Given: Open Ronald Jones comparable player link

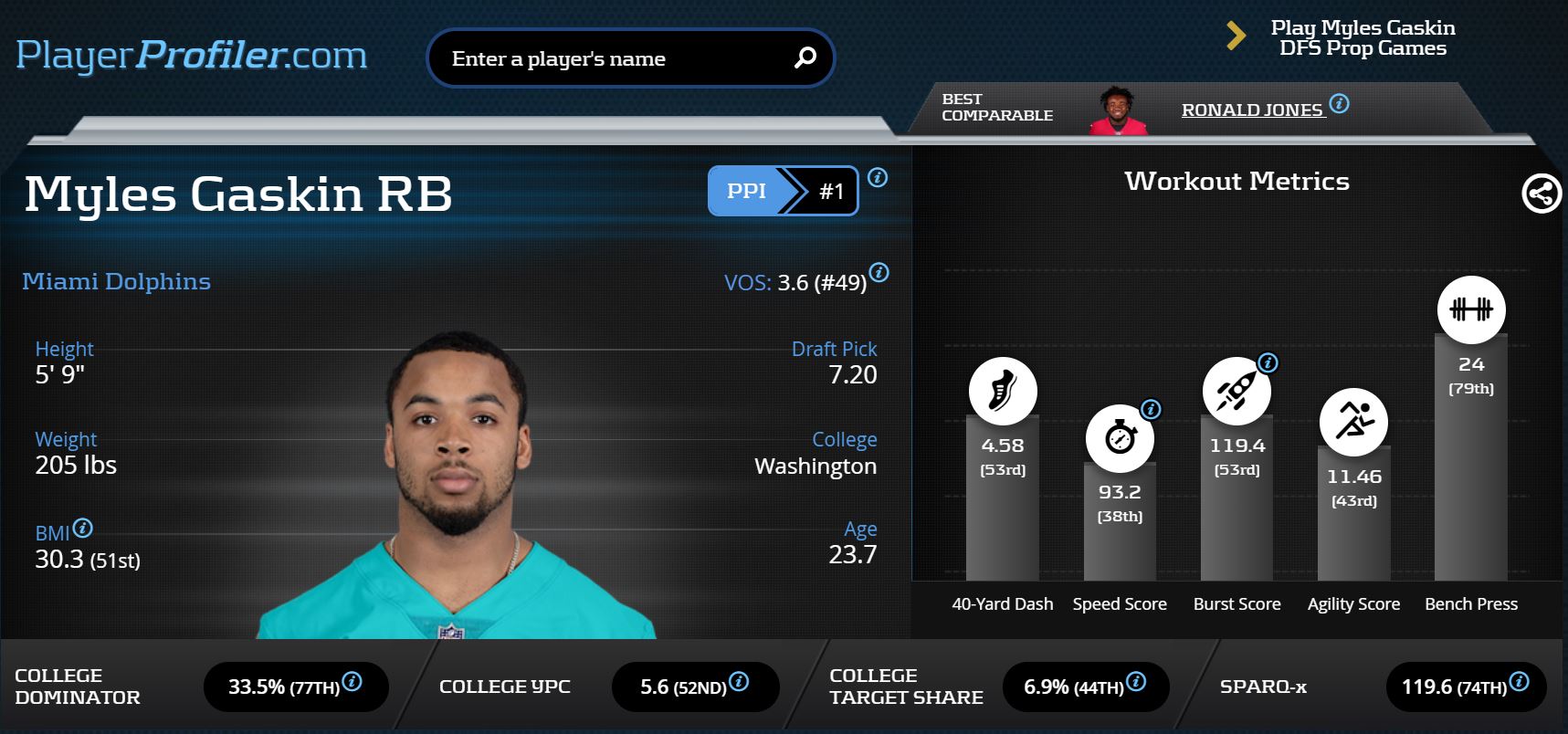Looking at the screenshot, I should click(1251, 110).
